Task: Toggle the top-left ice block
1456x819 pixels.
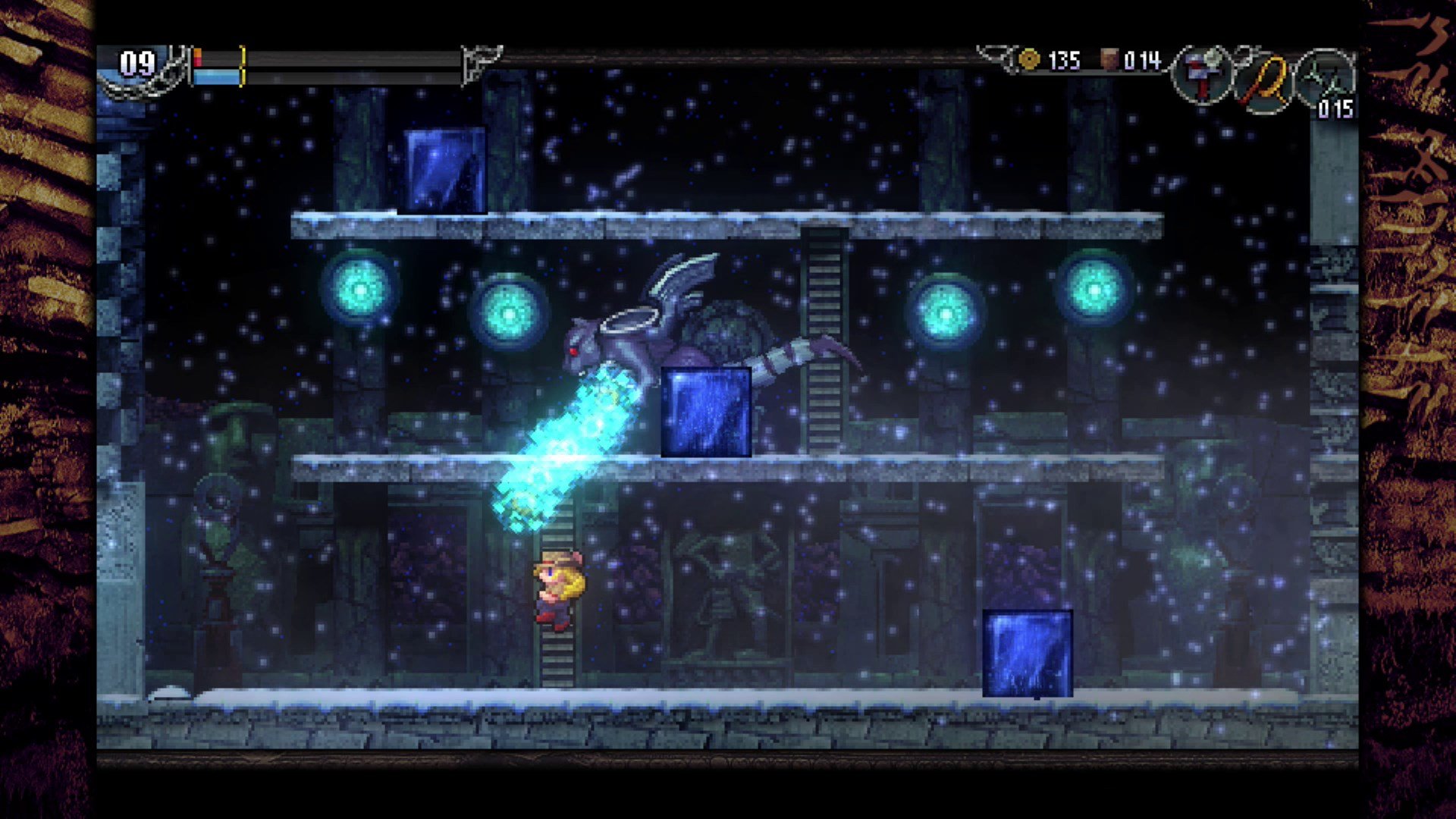Action: (x=444, y=170)
